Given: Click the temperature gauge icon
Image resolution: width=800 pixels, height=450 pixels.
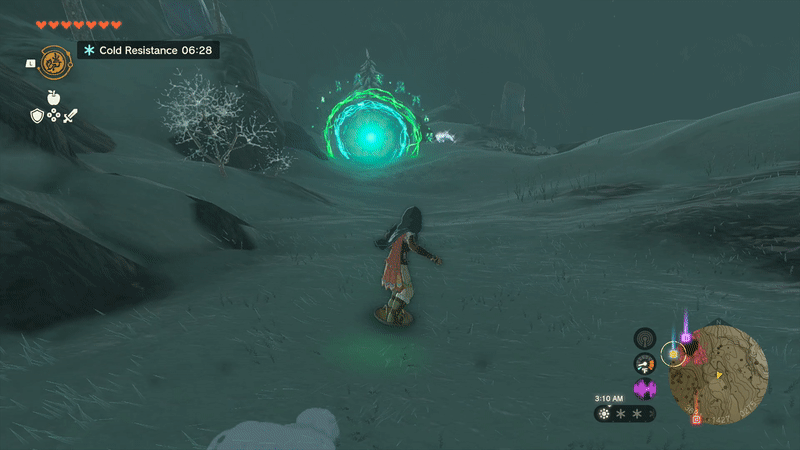Looking at the screenshot, I should tap(645, 363).
